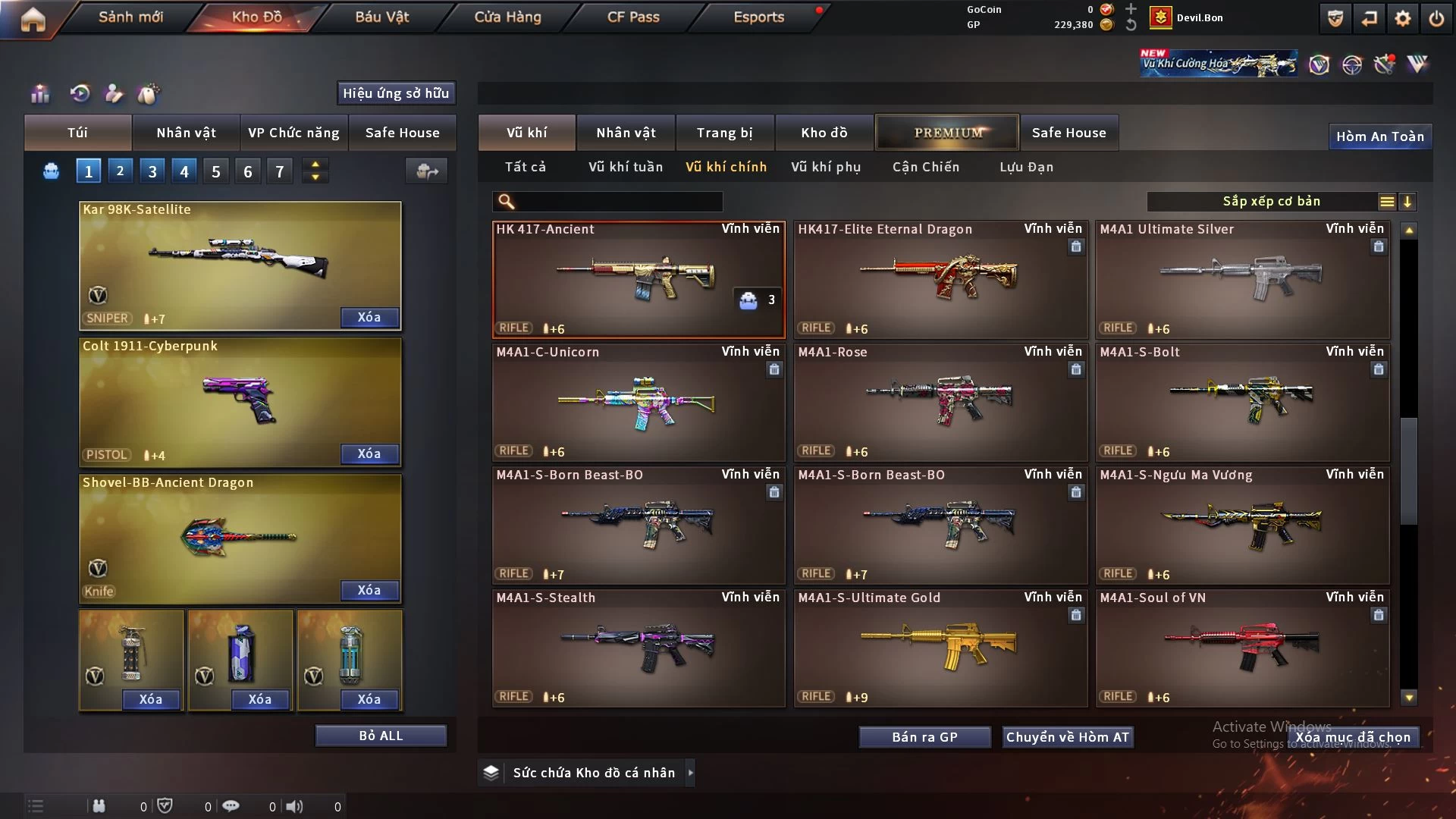Click Chuyển về Hòm AT button
The height and width of the screenshot is (819, 1456).
(x=1067, y=737)
